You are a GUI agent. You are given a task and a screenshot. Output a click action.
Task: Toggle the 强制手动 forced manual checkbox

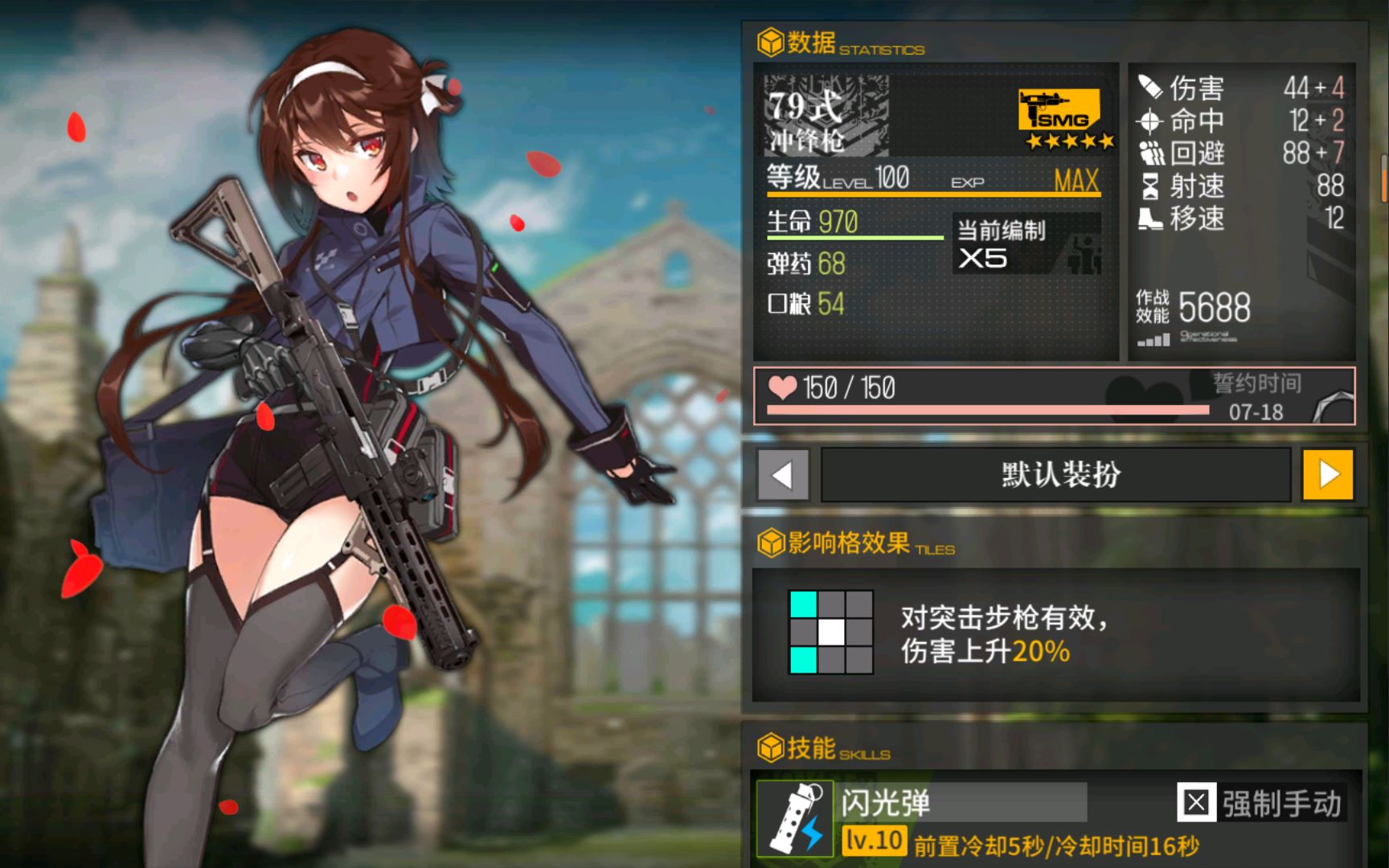tap(1195, 802)
